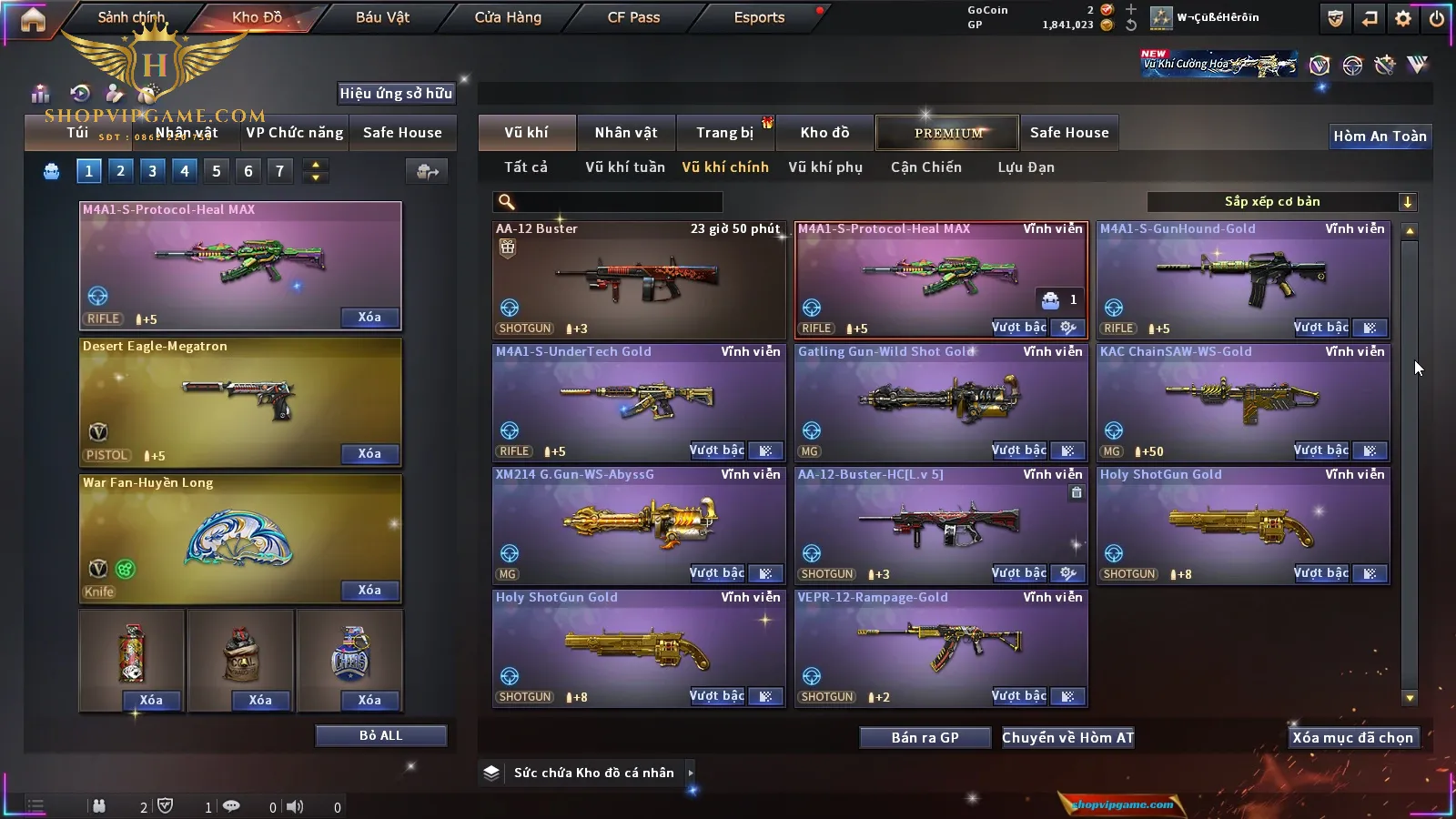Viewport: 1456px width, 819px height.
Task: Open the Esports menu
Action: [x=759, y=17]
